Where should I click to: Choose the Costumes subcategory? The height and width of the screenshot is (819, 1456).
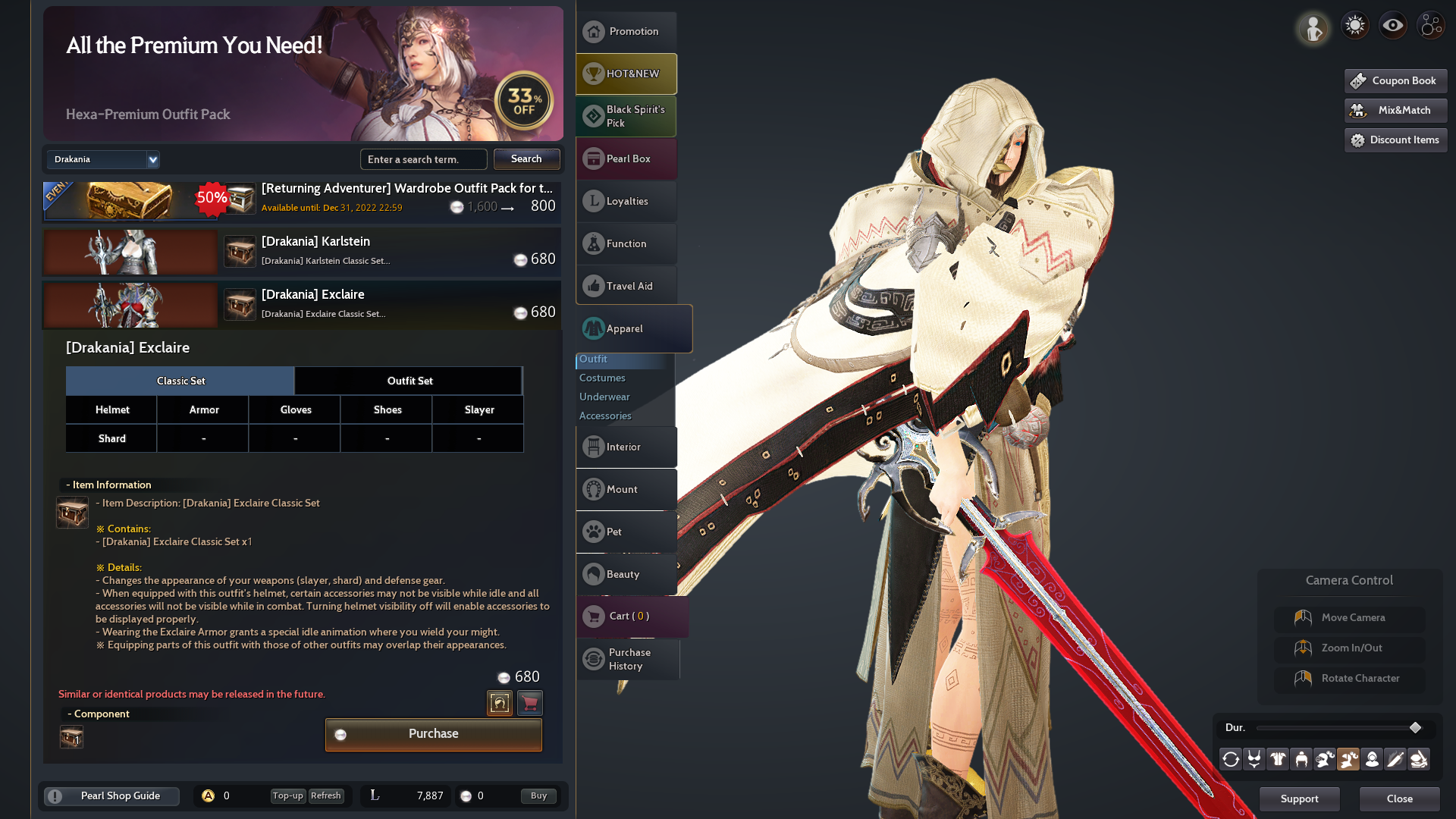(x=602, y=378)
